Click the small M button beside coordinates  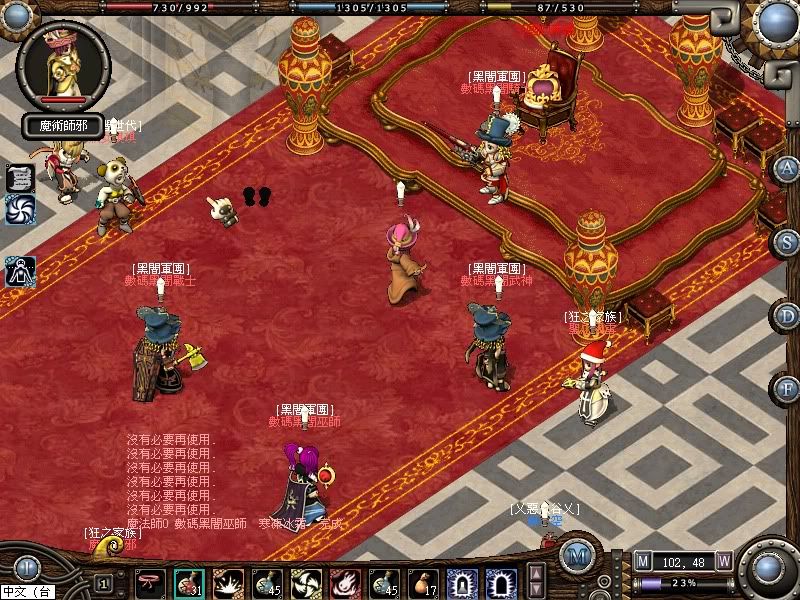pos(643,562)
